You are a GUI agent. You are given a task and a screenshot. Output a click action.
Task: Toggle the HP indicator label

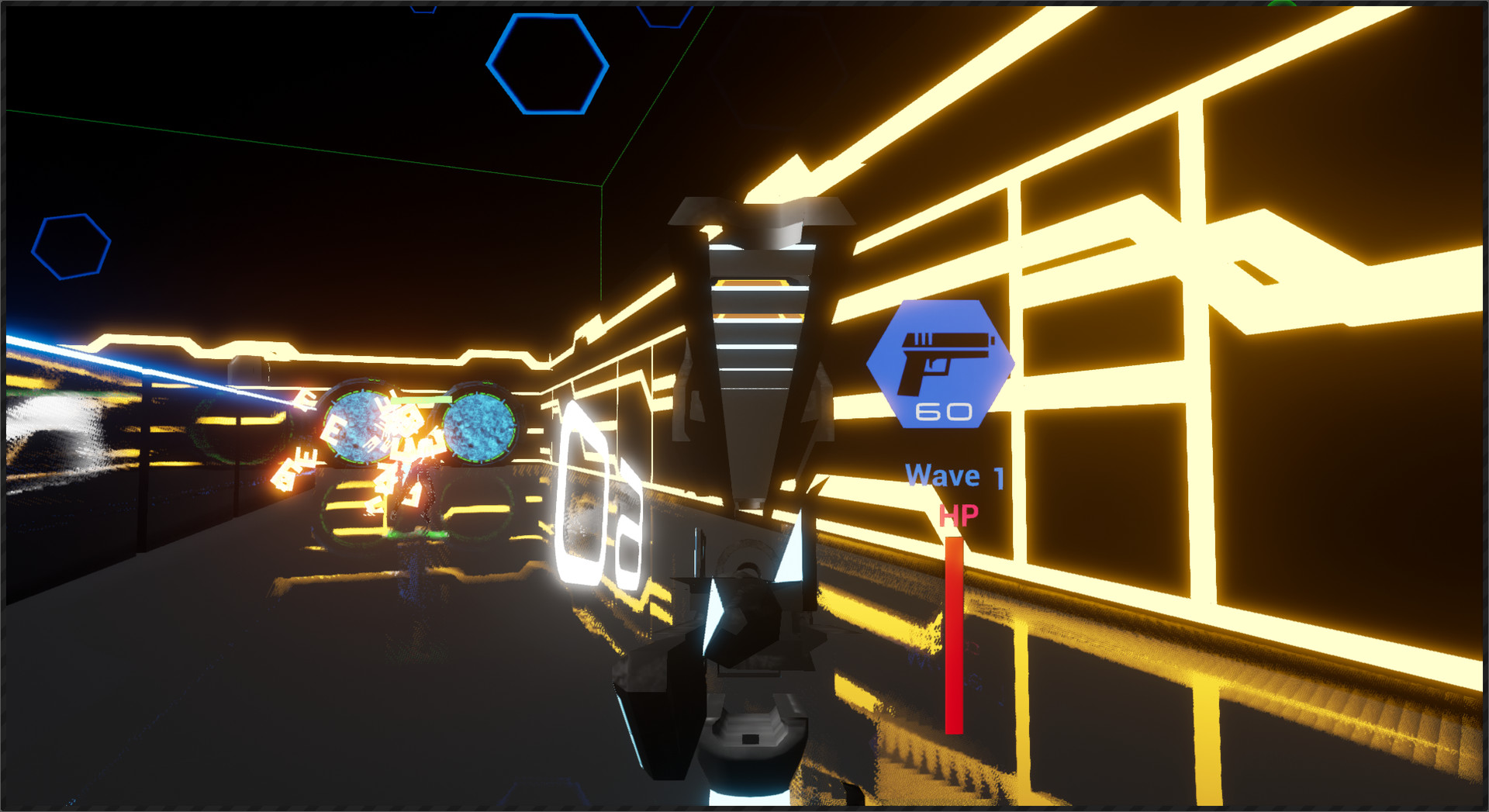[x=959, y=517]
